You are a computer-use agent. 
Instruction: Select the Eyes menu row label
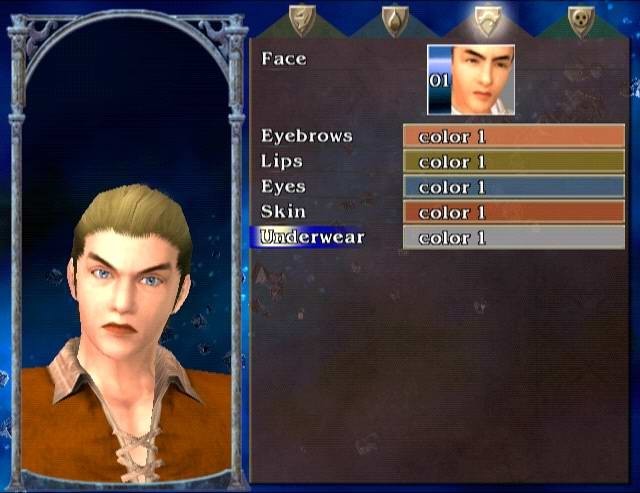[x=283, y=187]
